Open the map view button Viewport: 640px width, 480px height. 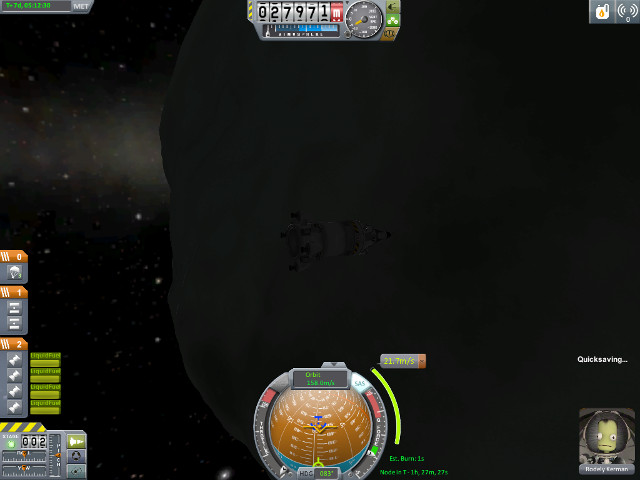77,472
